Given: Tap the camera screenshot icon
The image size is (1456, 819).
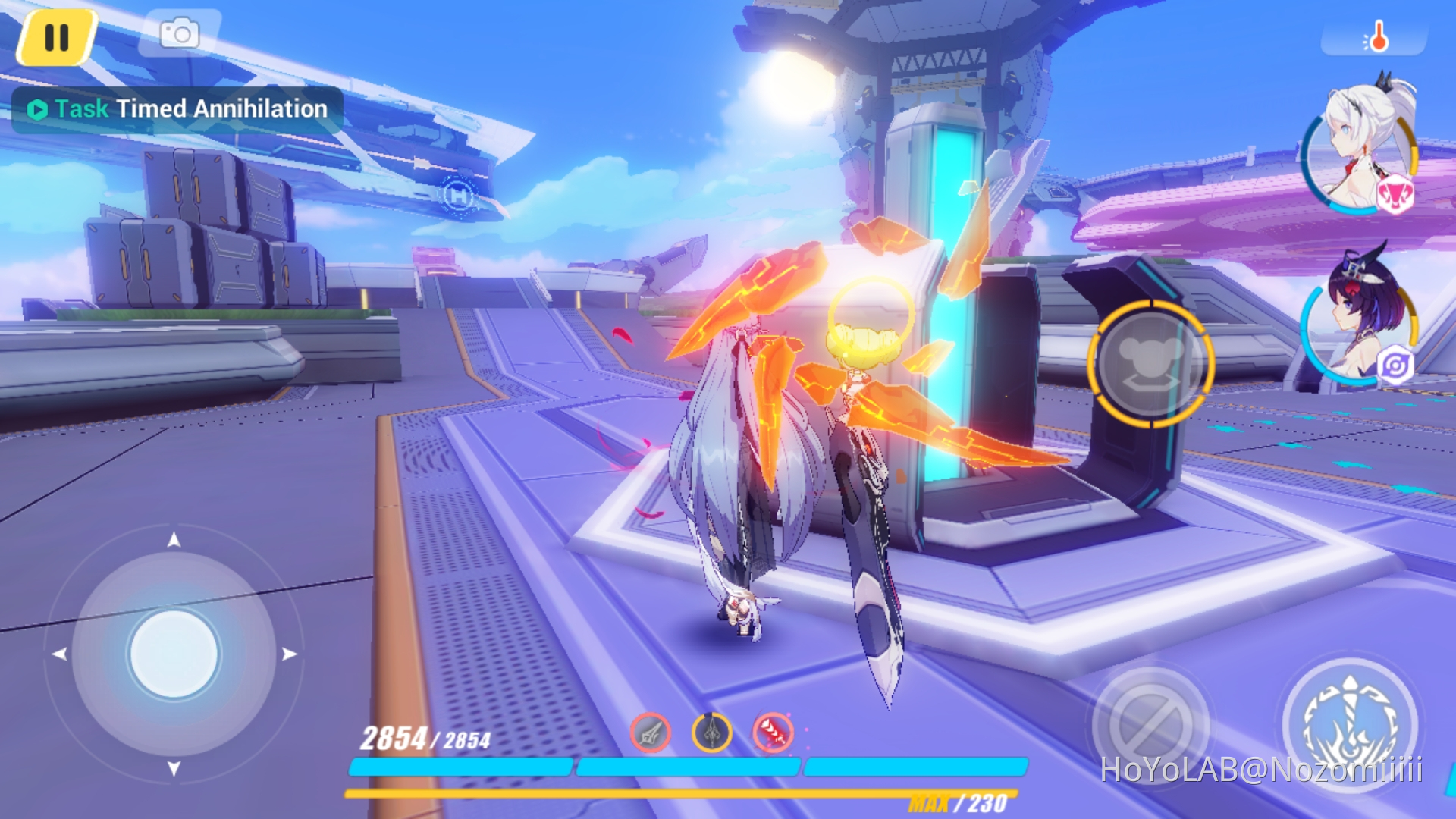Looking at the screenshot, I should point(179,32).
